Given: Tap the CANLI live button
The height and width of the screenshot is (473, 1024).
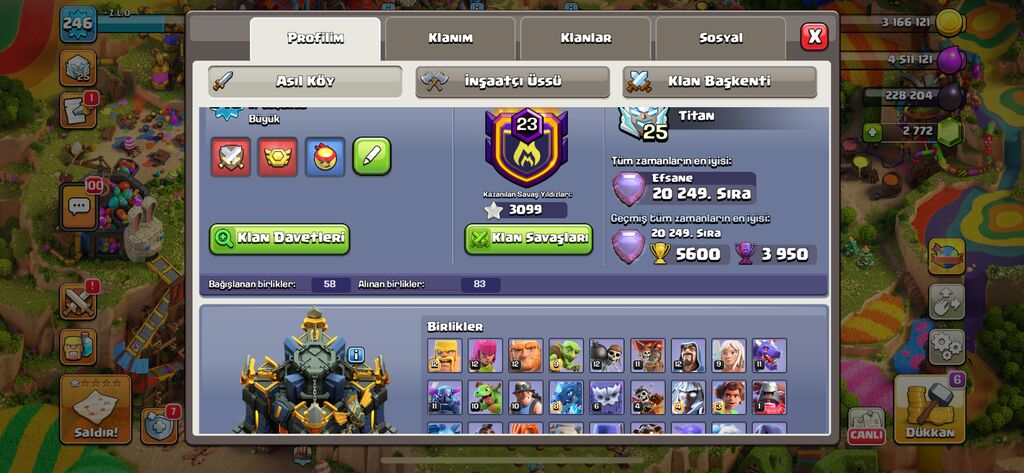Looking at the screenshot, I should pos(867,426).
